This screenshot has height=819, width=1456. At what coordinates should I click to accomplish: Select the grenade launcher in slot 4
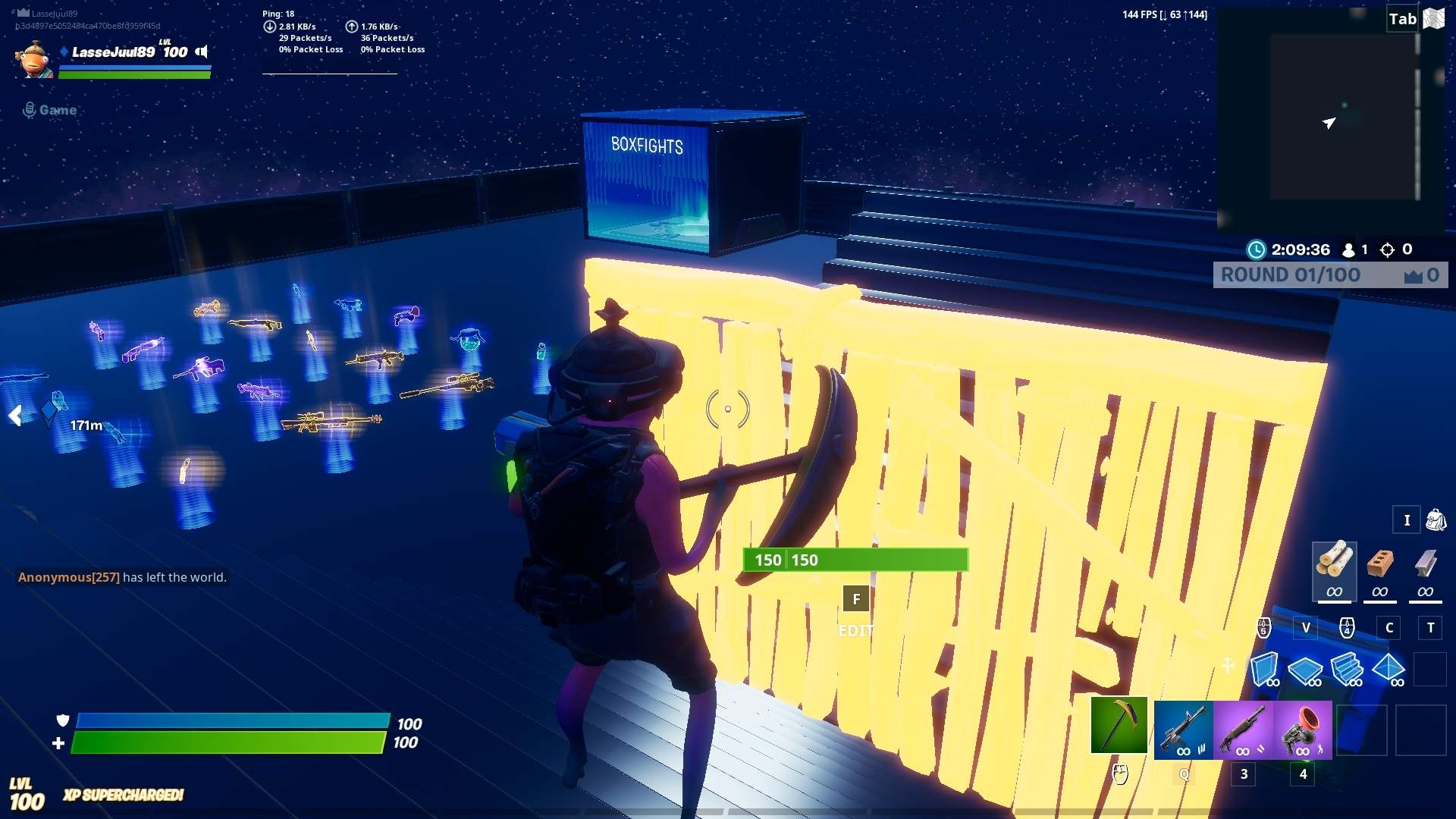click(1301, 730)
